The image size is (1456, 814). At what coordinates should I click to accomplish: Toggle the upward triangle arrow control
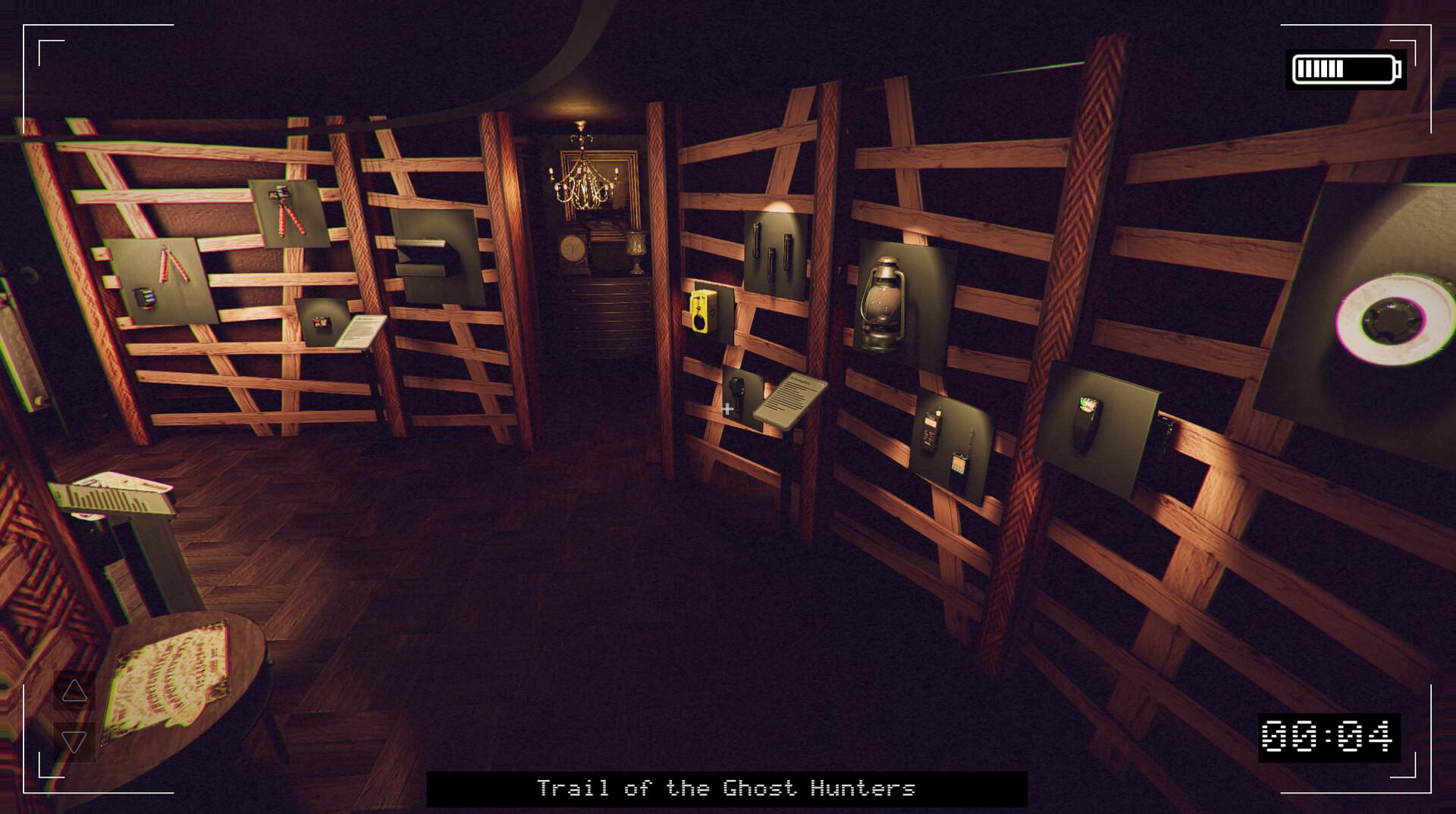(74, 690)
